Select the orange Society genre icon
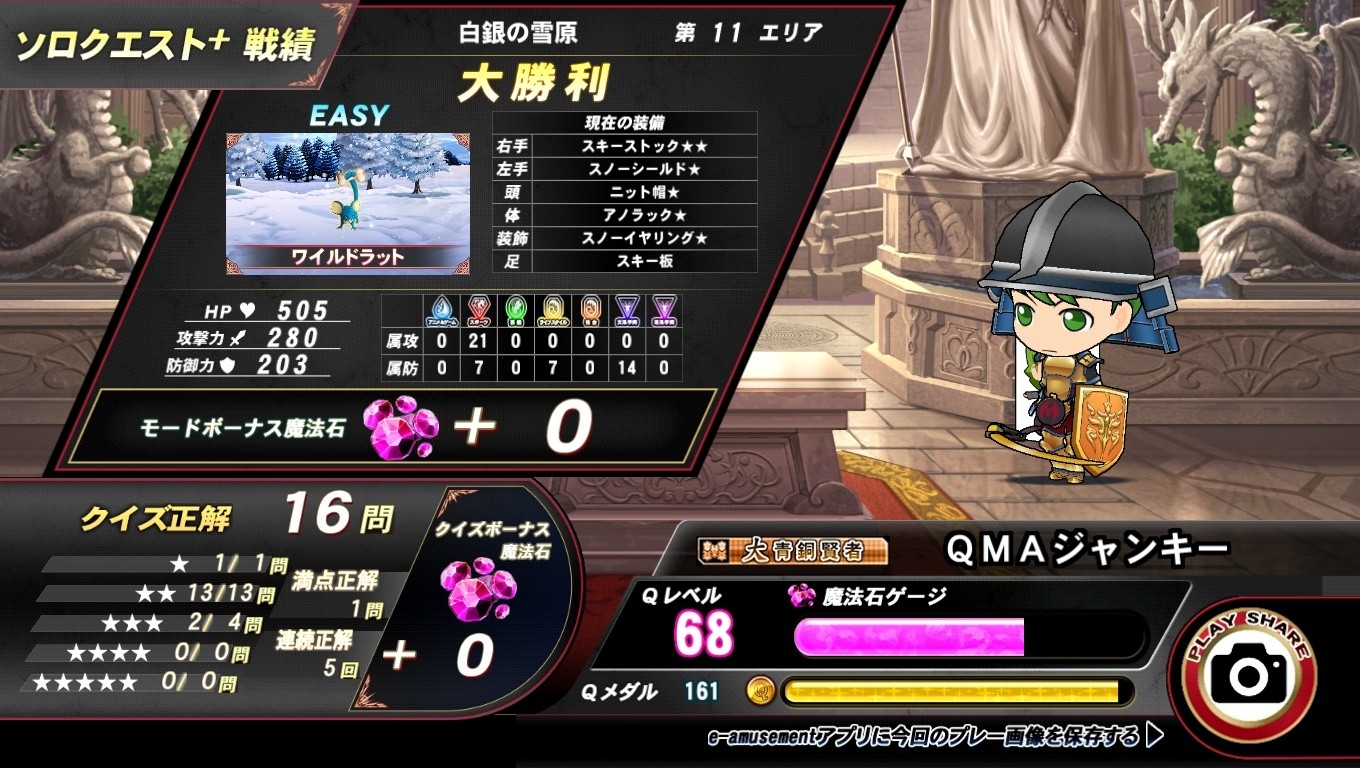The image size is (1360, 768). (x=589, y=308)
